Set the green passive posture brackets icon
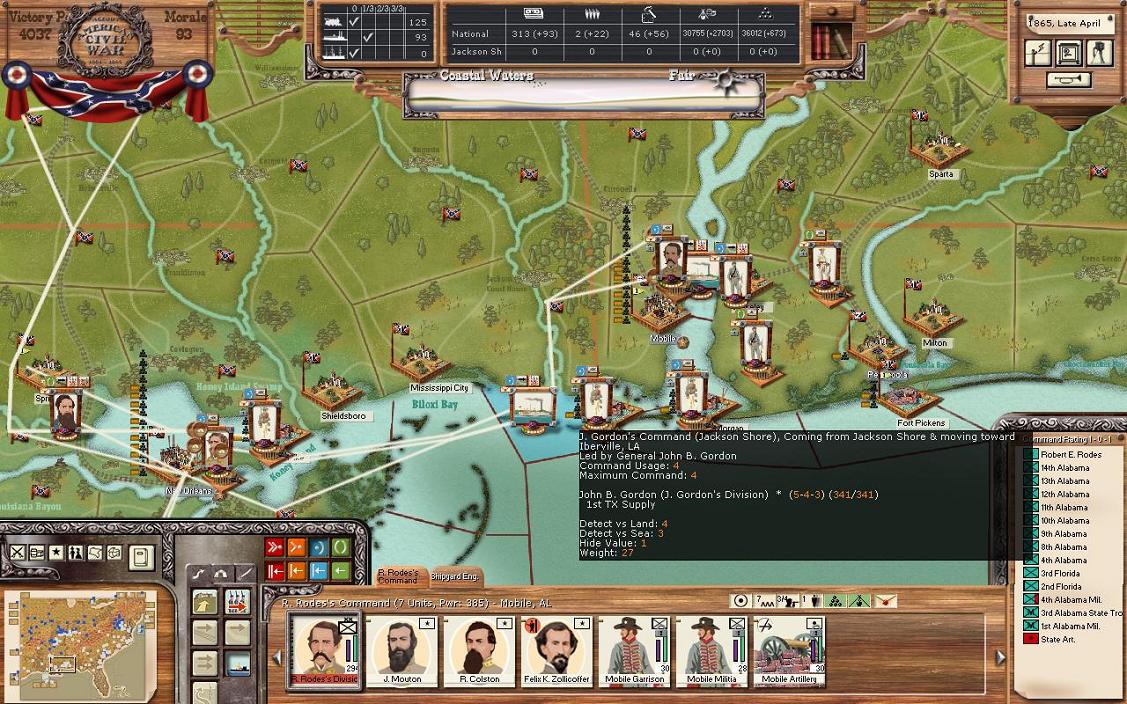This screenshot has width=1127, height=704. point(341,547)
